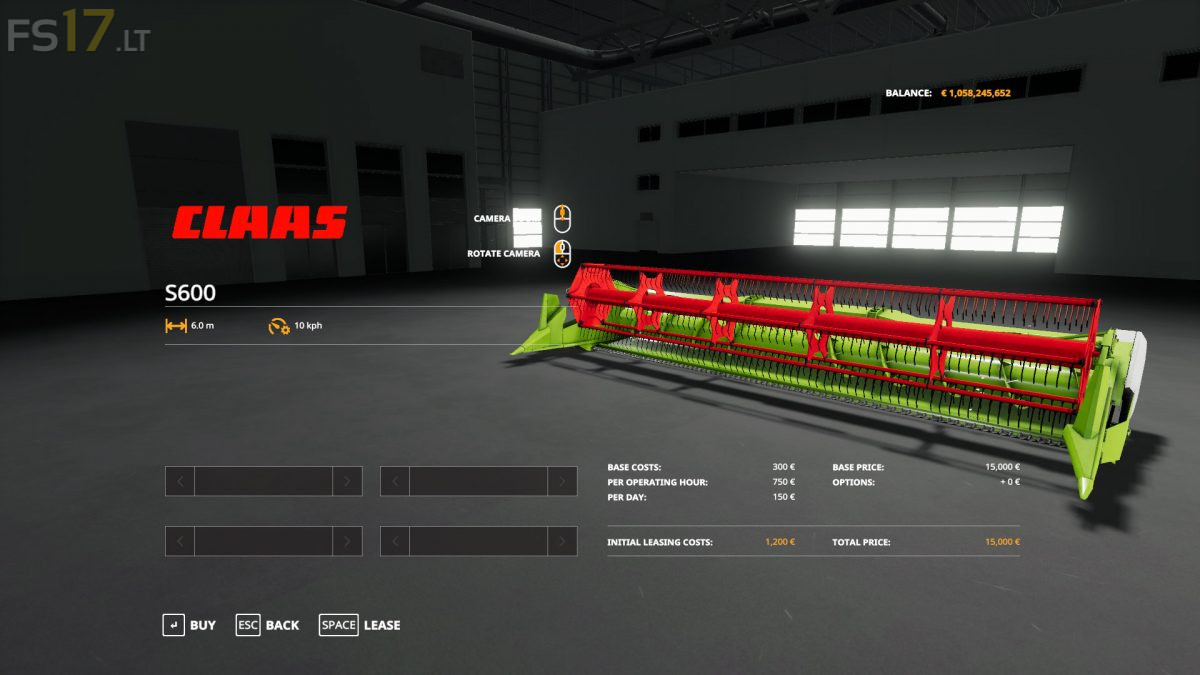Lease the S600 instead of buying

360,625
